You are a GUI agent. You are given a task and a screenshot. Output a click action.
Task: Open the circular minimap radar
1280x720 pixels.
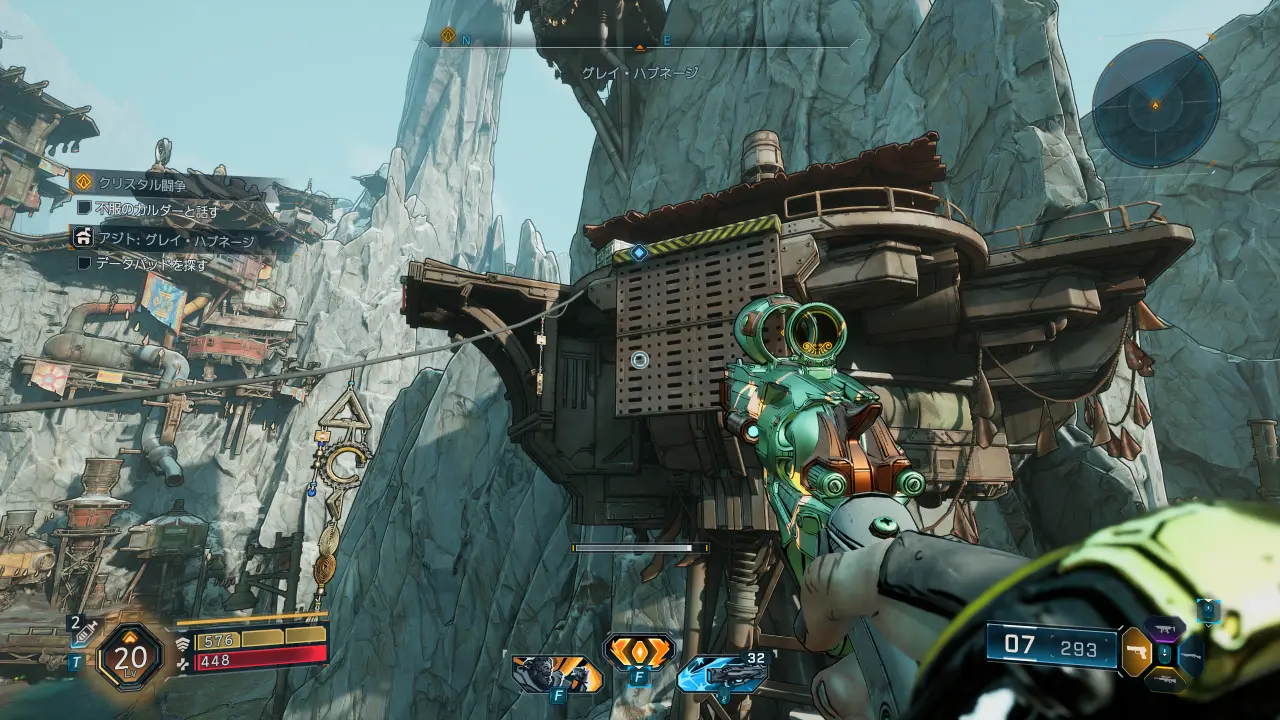(x=1155, y=103)
